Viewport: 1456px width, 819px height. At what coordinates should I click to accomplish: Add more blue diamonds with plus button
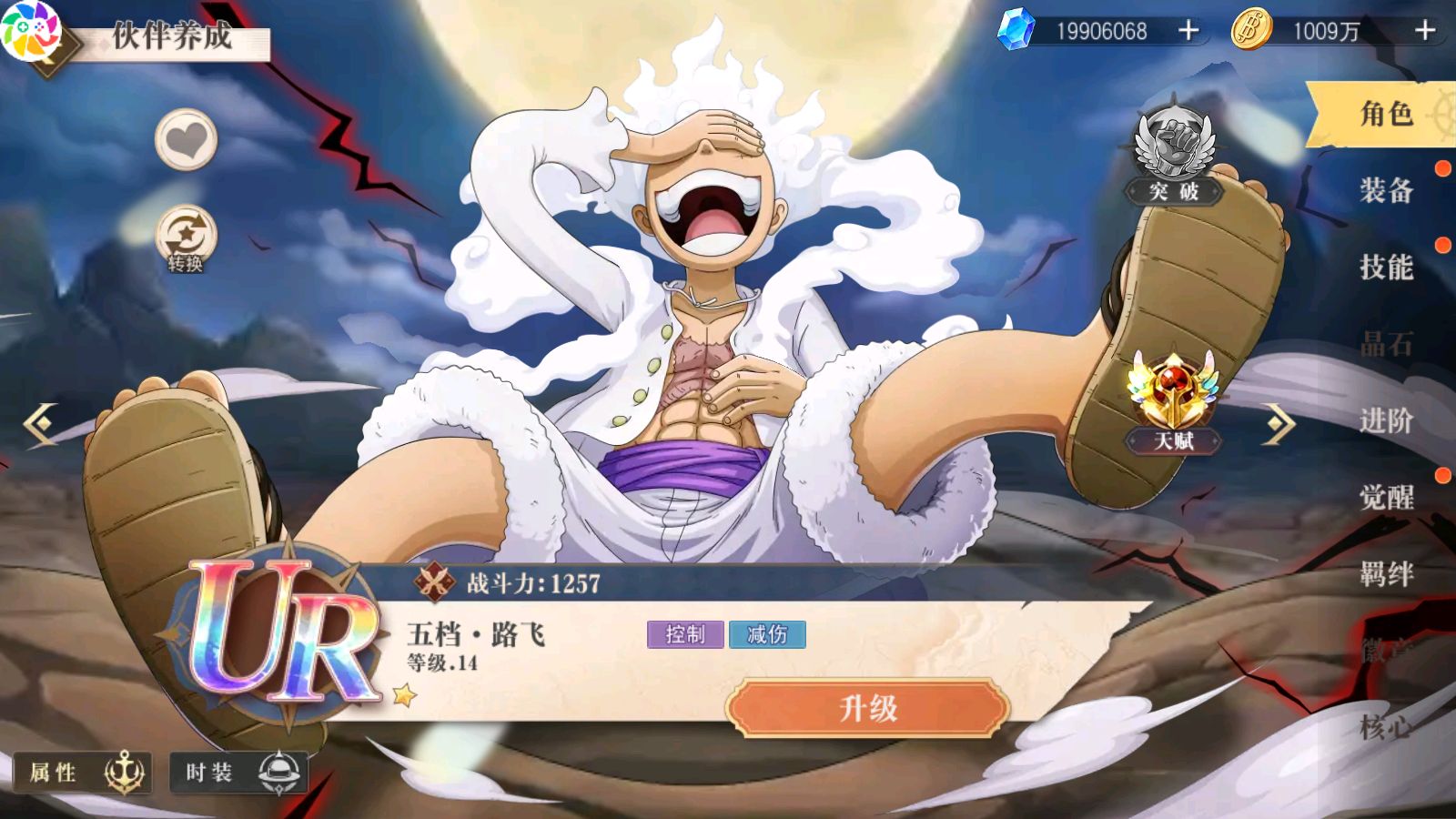click(1188, 31)
